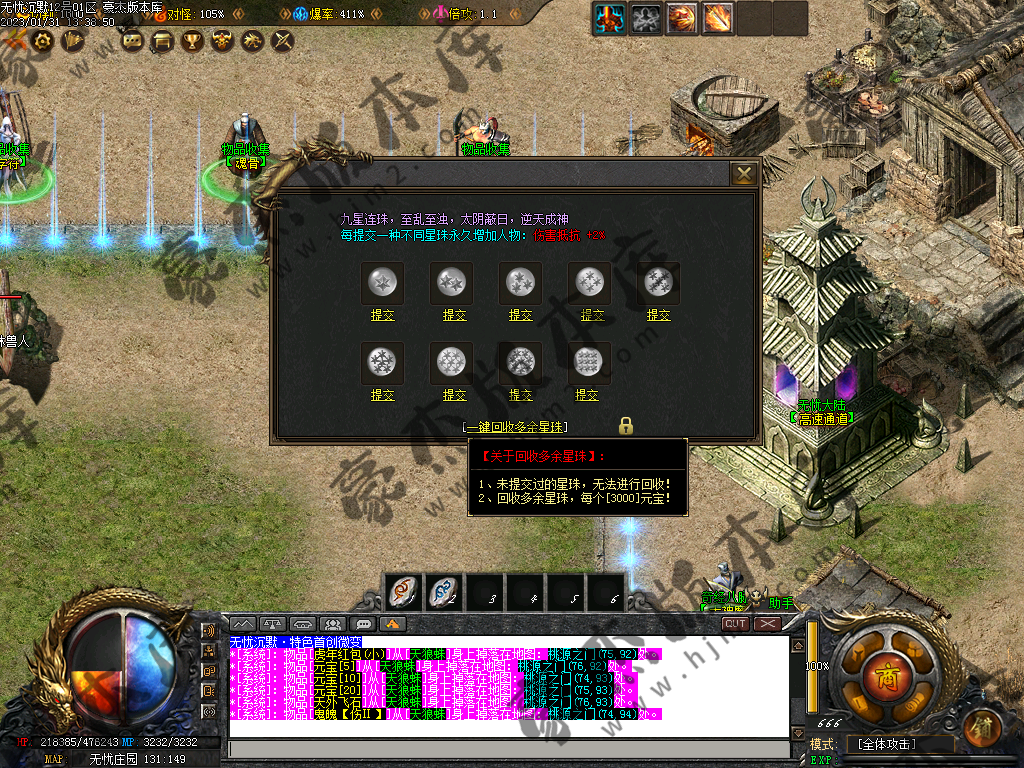
Task: Select the three-star pearl slot
Action: pos(520,283)
